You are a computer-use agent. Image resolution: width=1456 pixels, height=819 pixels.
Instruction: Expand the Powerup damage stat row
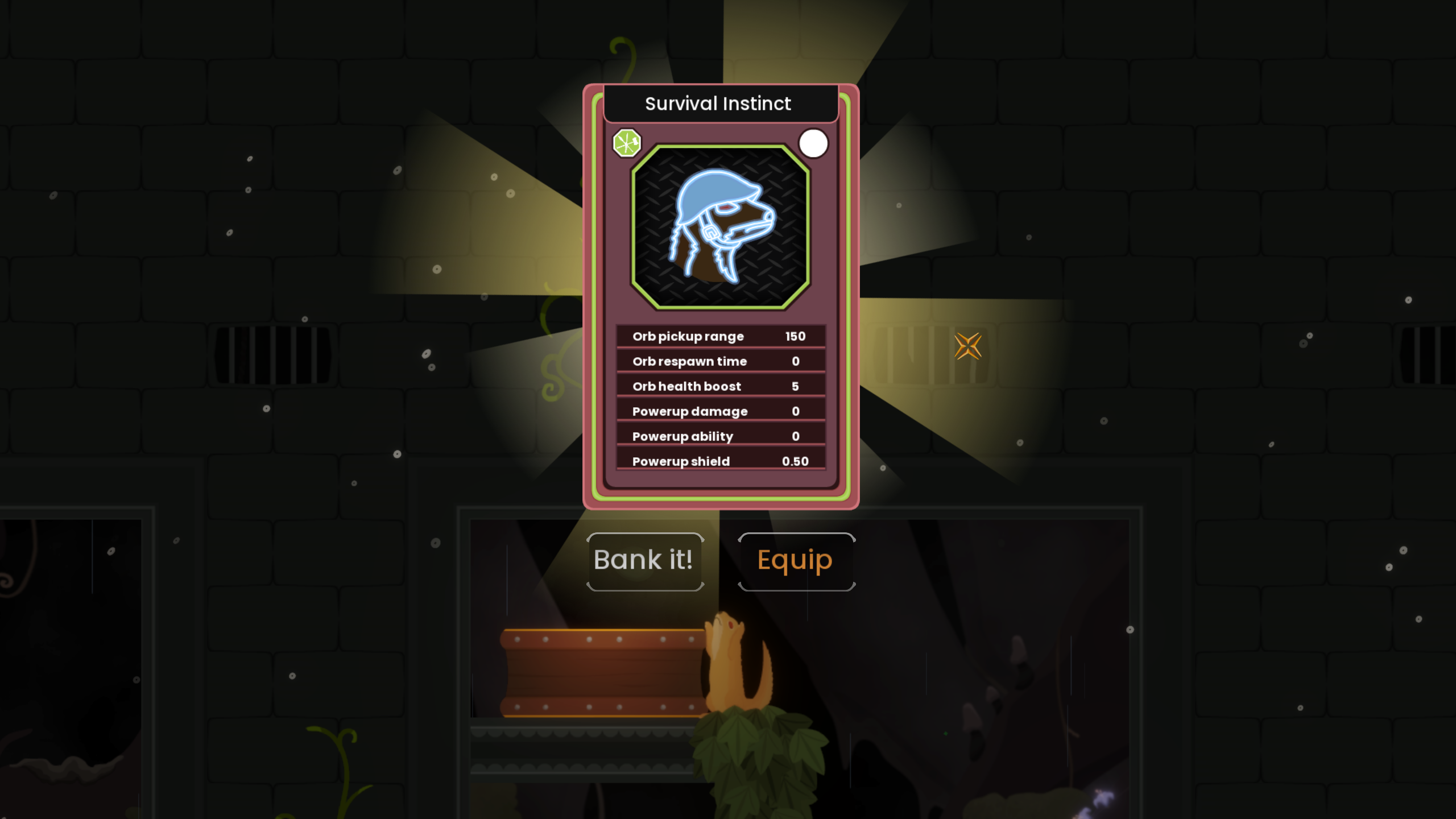[721, 411]
